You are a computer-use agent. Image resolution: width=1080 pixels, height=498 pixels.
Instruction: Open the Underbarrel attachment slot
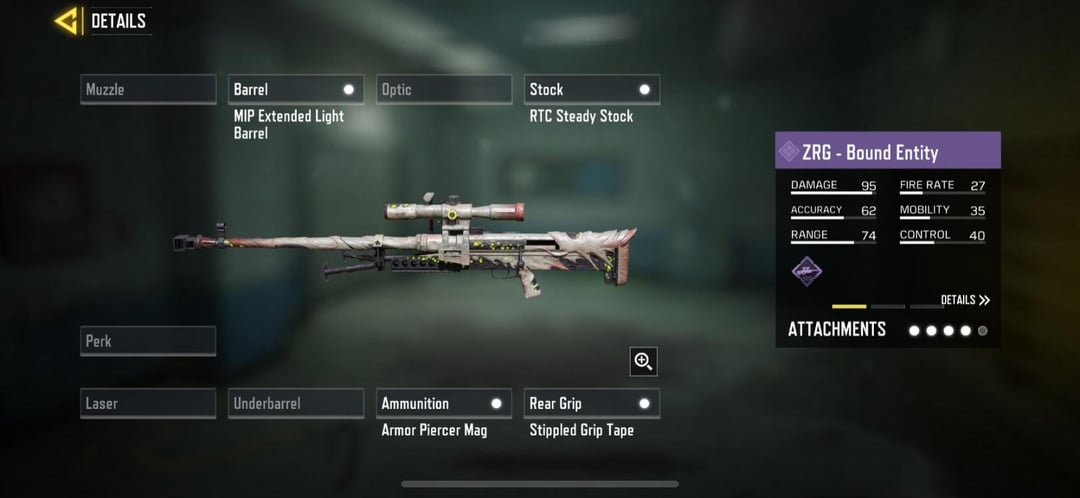296,403
